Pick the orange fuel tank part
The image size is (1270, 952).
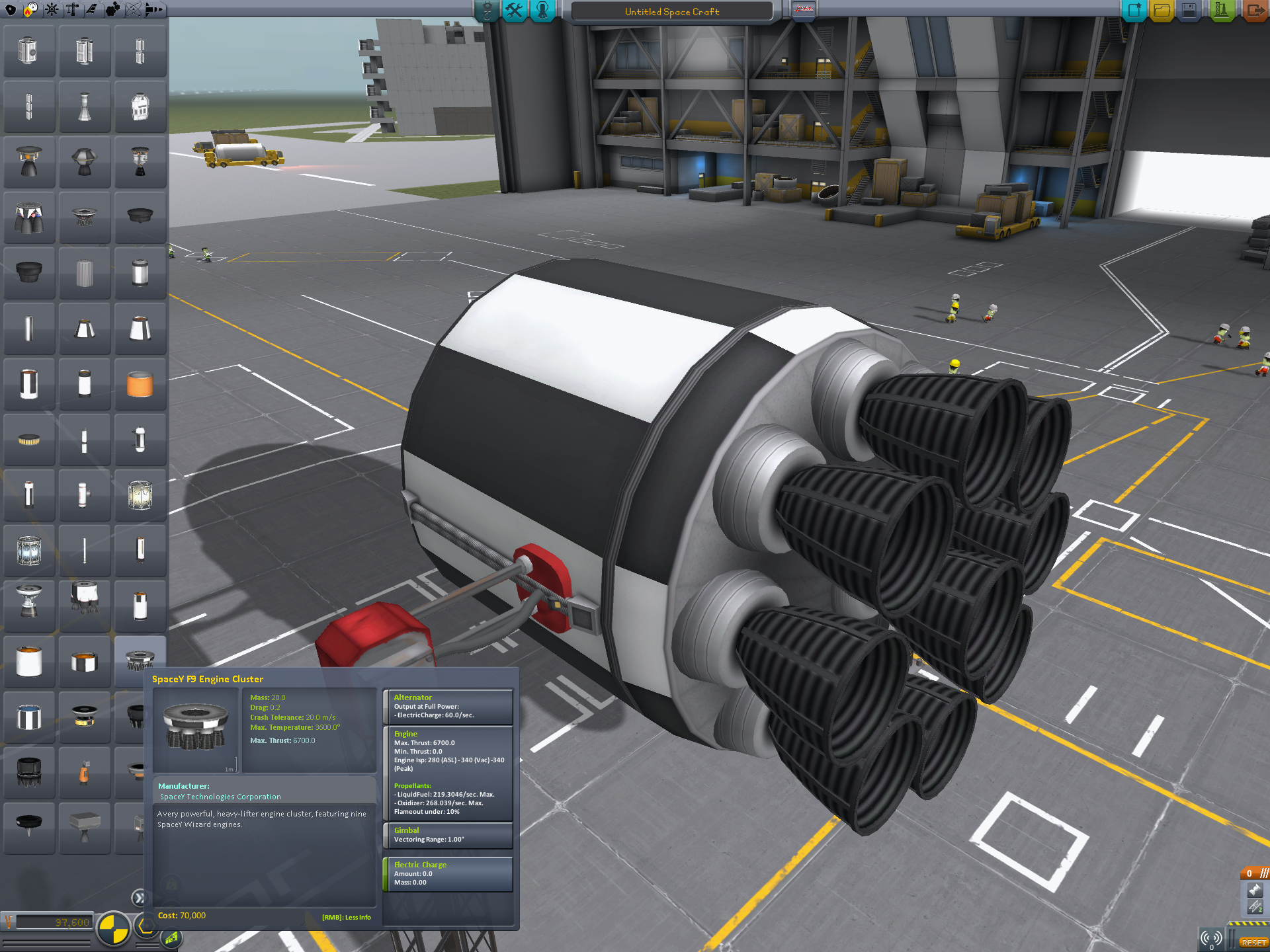tap(140, 383)
